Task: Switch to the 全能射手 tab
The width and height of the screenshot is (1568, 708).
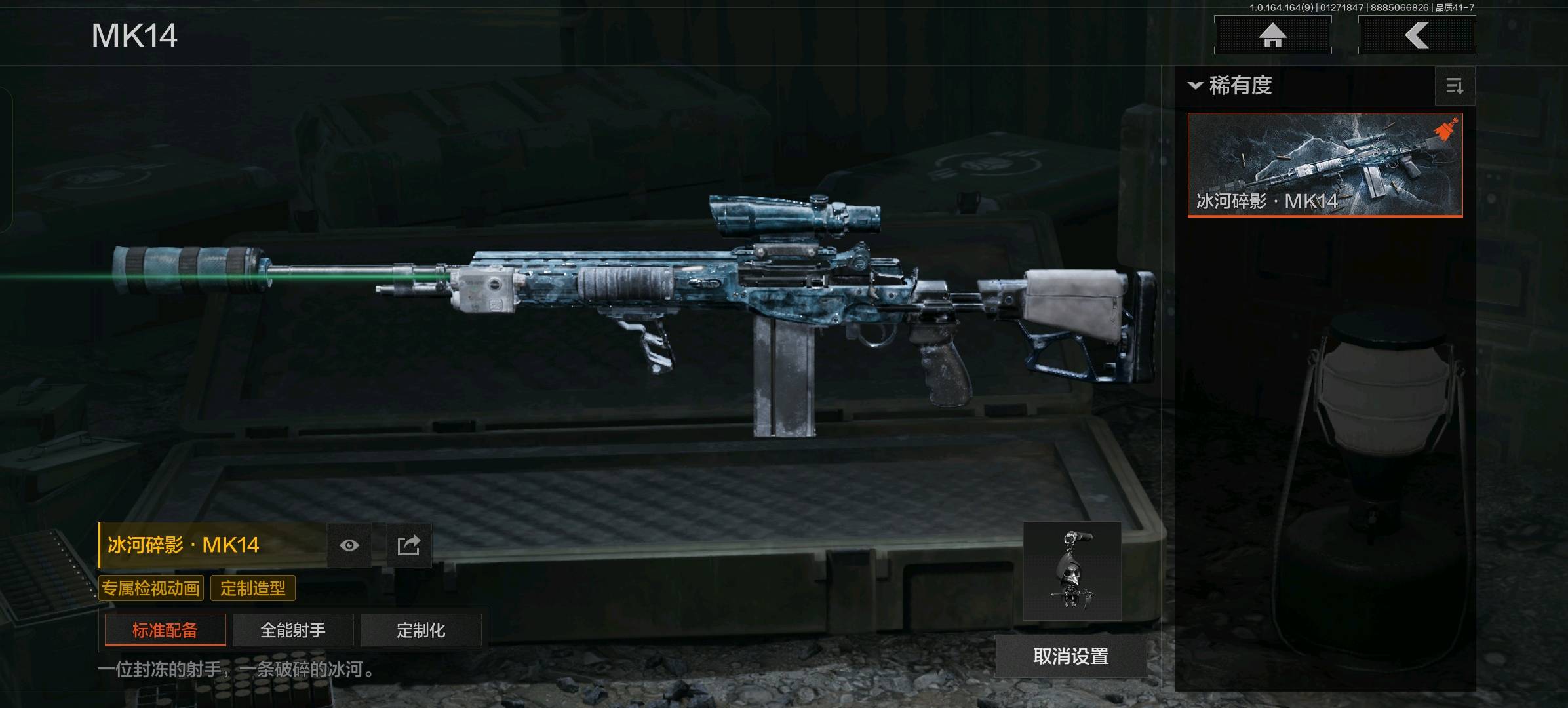Action: [293, 630]
